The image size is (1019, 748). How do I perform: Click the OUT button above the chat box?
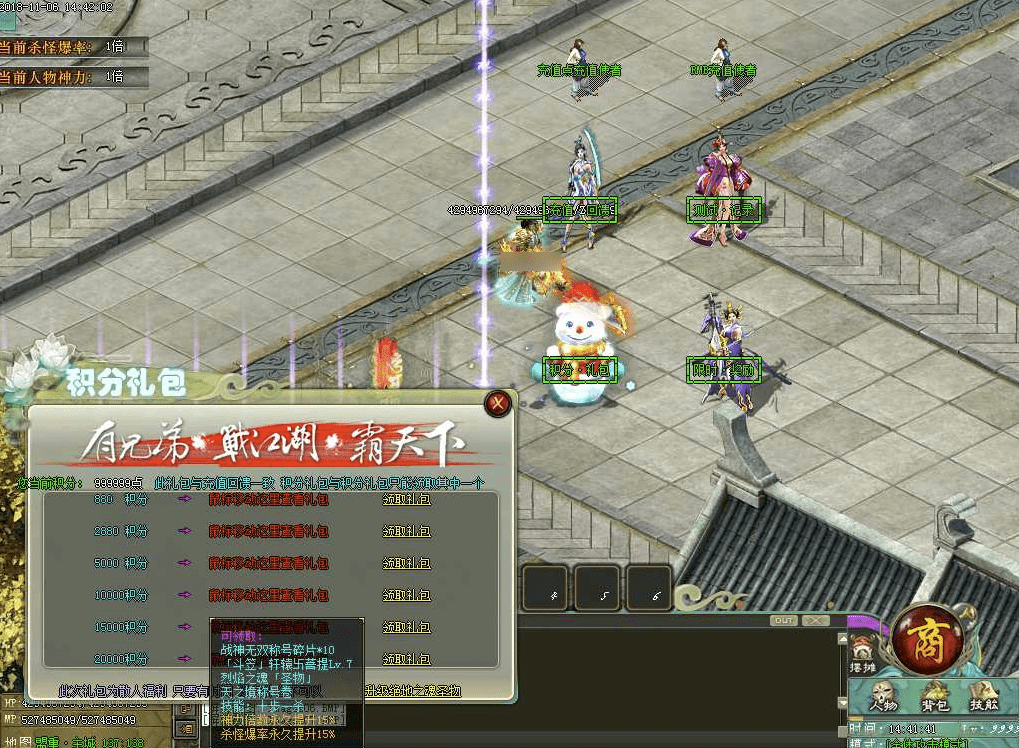[x=784, y=621]
